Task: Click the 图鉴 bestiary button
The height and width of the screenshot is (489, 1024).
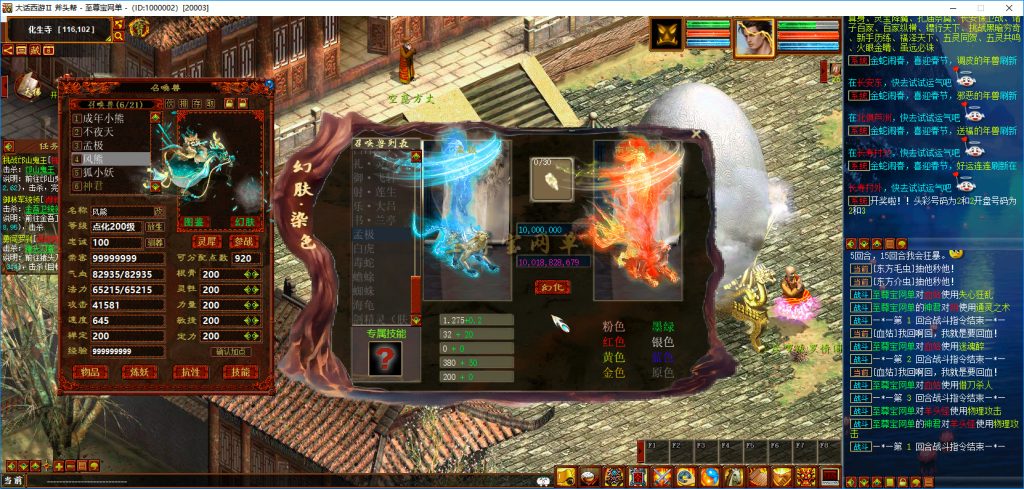Action: tap(194, 221)
